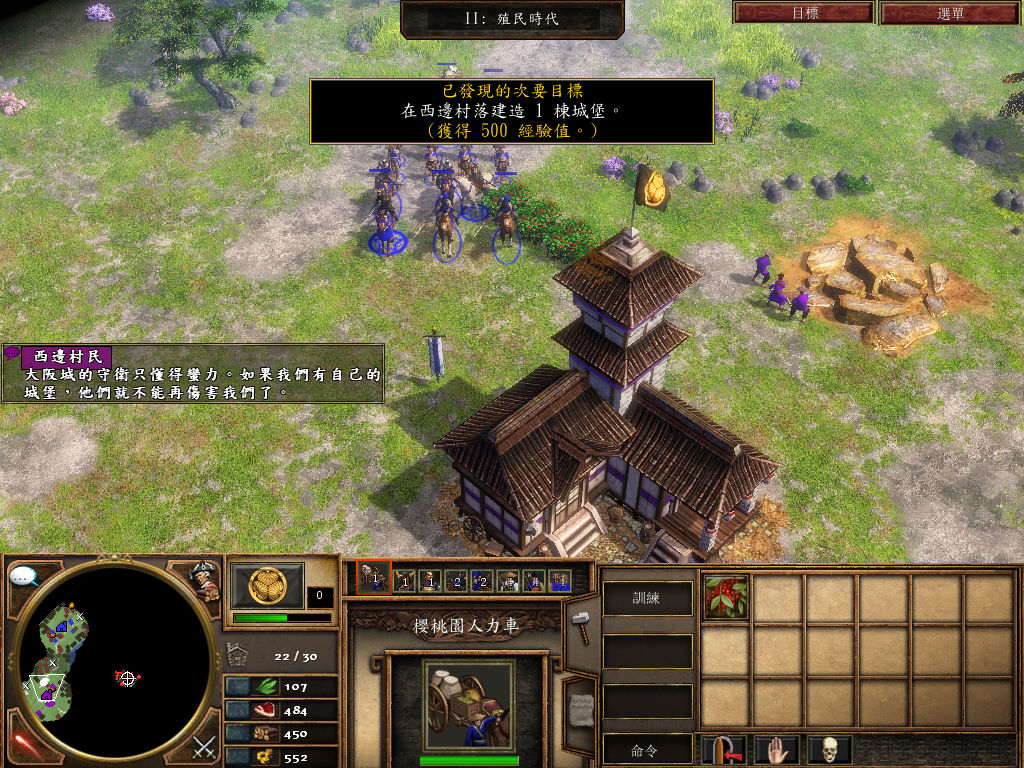The image size is (1024, 768).
Task: Open the 選單 game menu
Action: point(950,13)
